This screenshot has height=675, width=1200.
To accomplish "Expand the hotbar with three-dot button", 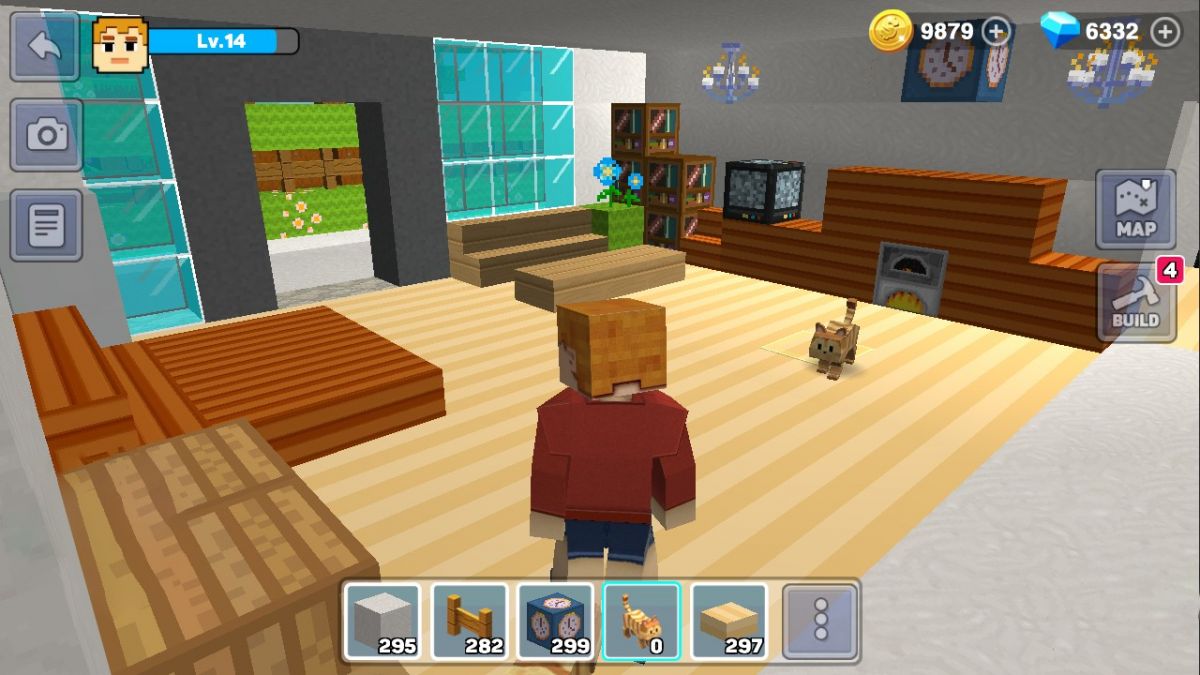I will 820,621.
